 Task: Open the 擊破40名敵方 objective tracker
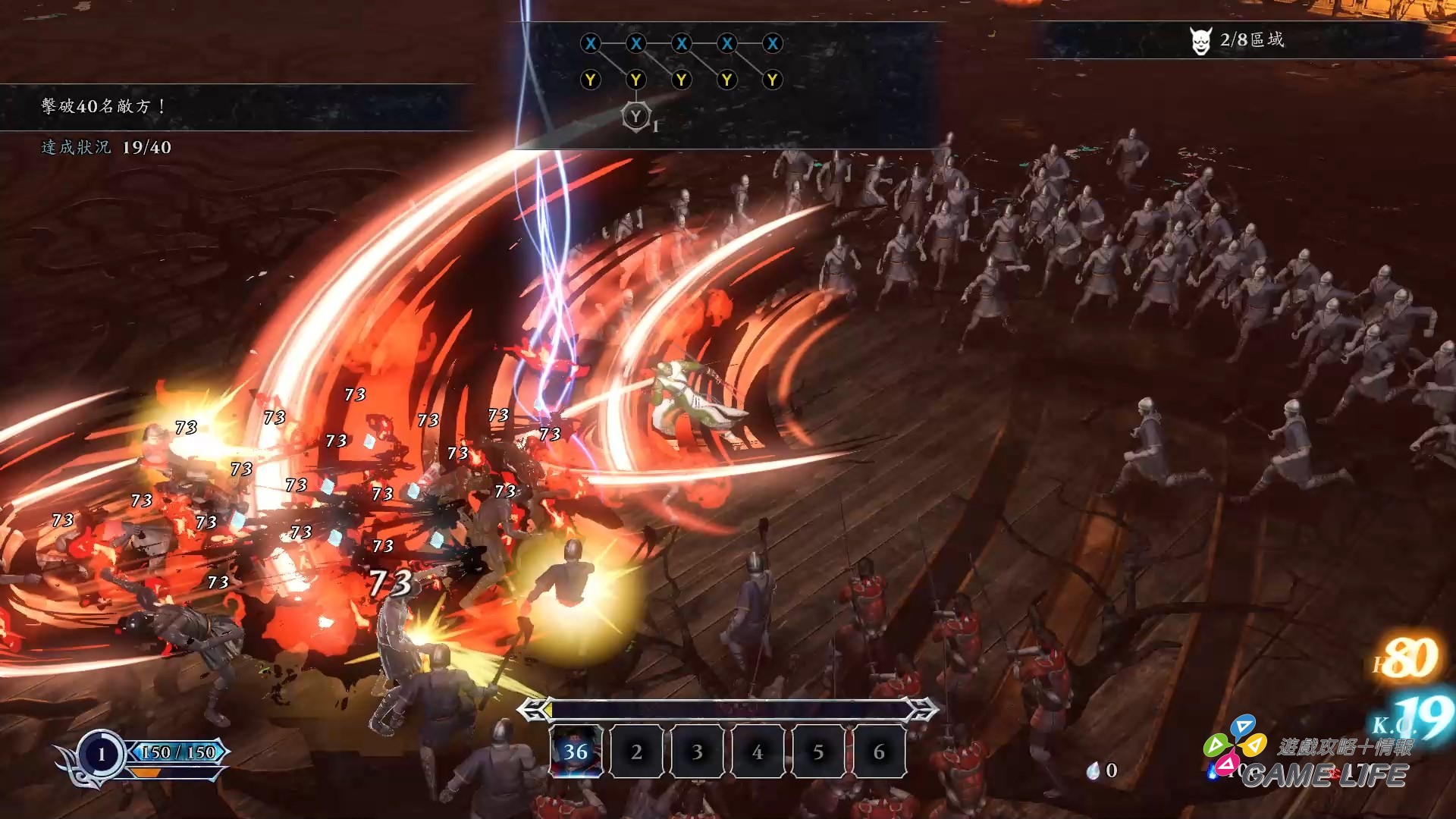tap(104, 106)
